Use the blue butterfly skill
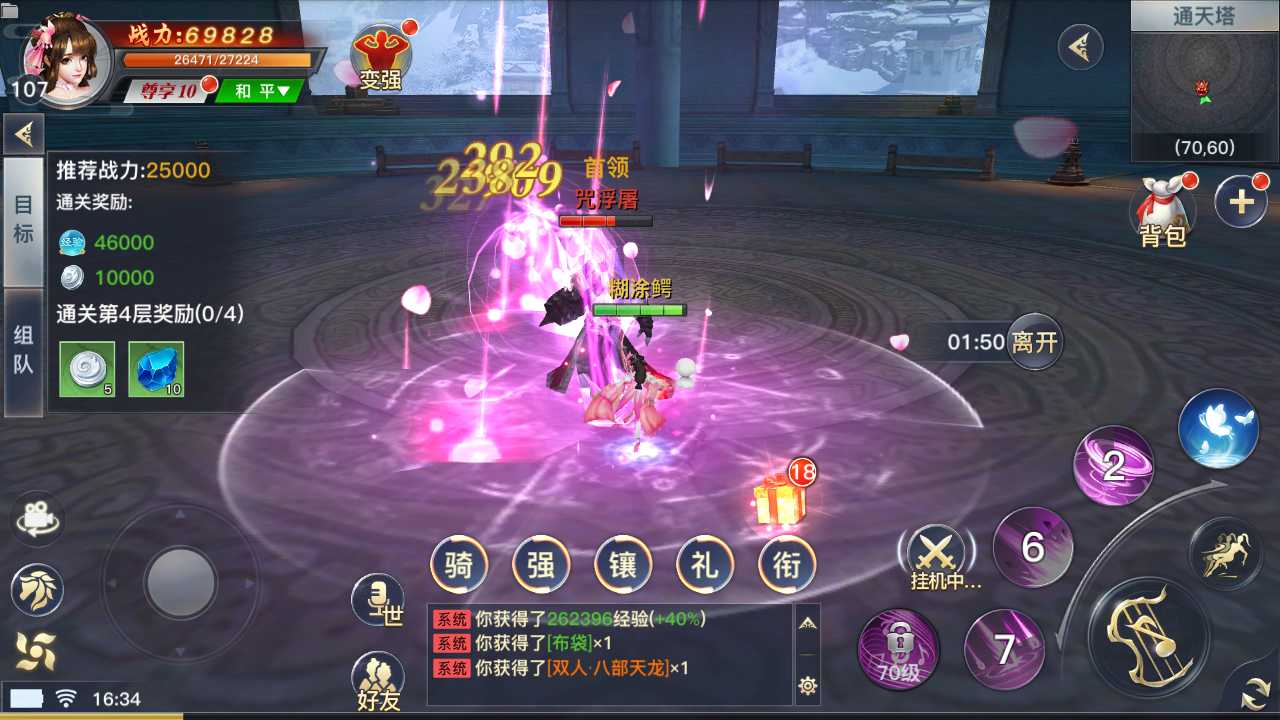The image size is (1280, 720). pos(1218,427)
